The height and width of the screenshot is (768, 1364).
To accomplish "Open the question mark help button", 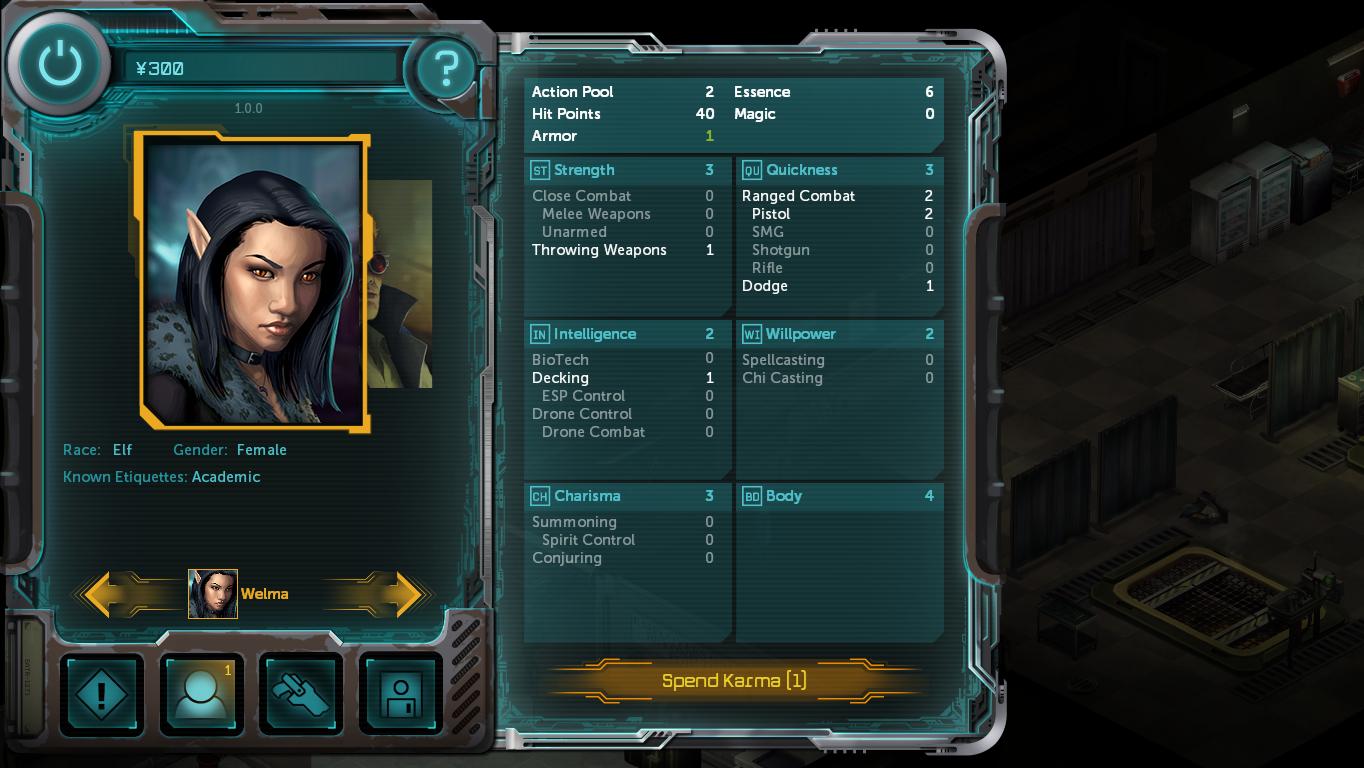I will pyautogui.click(x=443, y=69).
